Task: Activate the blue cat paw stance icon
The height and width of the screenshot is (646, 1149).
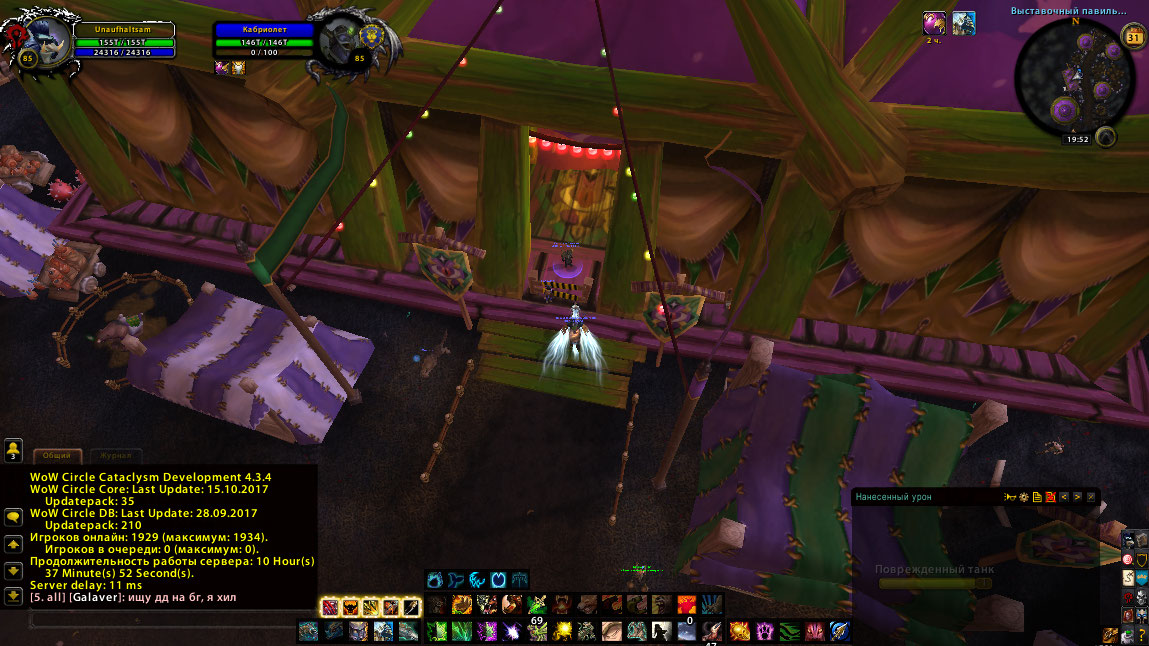Action: [435, 579]
